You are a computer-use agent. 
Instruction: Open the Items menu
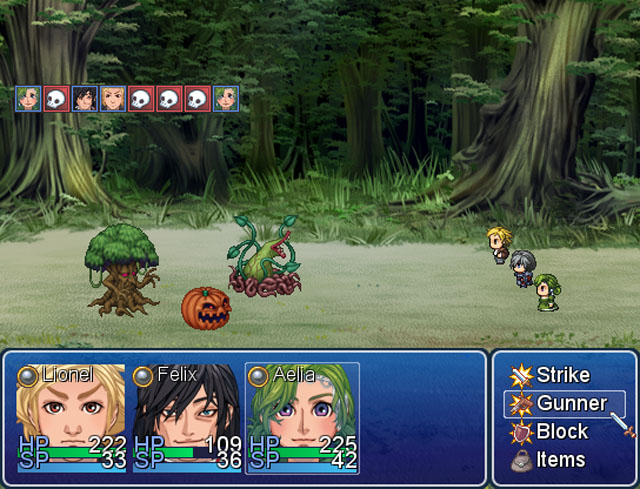560,460
